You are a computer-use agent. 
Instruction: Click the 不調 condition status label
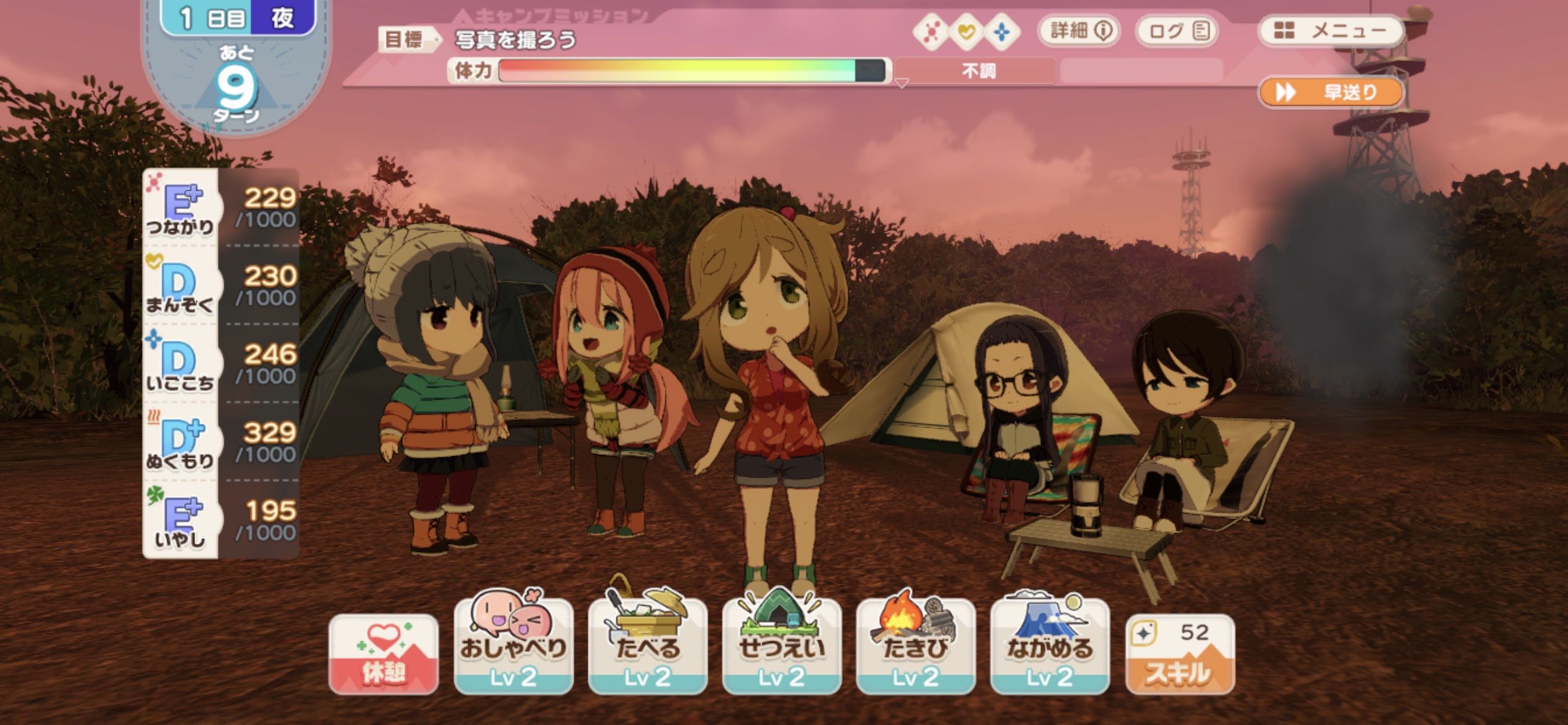coord(977,71)
